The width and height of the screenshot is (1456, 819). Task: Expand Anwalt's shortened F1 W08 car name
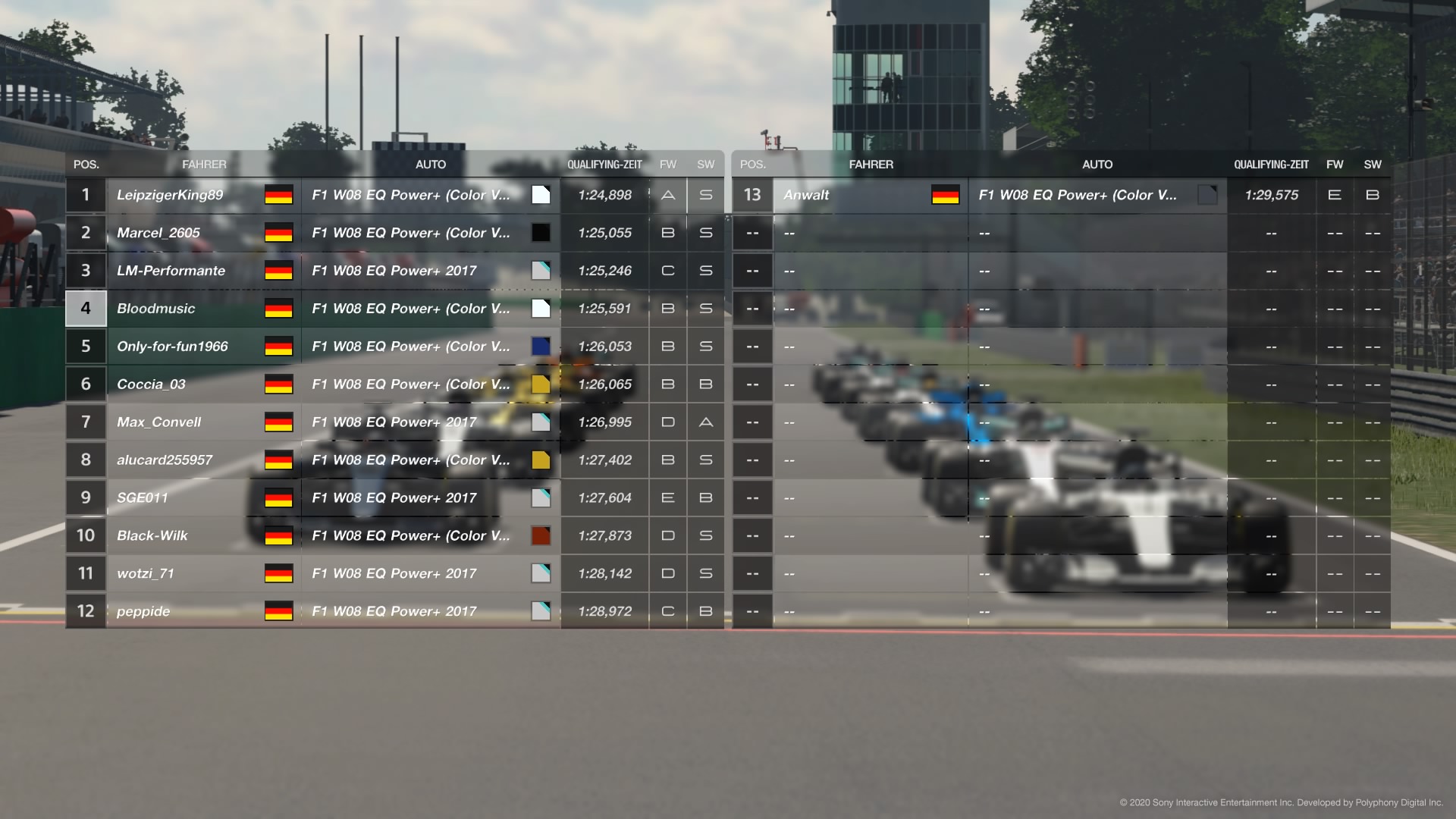(x=1077, y=195)
